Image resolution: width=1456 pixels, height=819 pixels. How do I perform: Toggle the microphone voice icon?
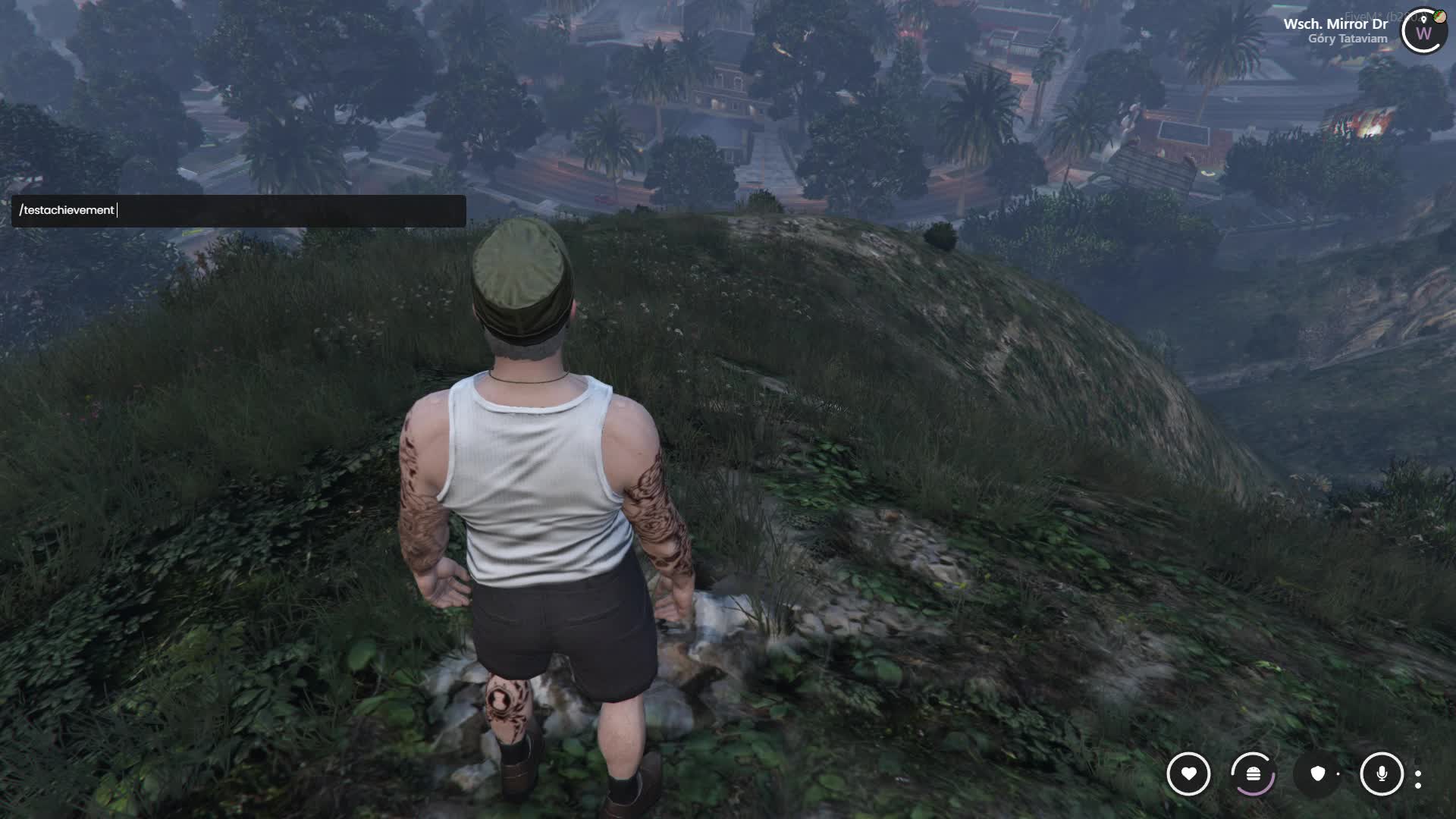tap(1382, 773)
